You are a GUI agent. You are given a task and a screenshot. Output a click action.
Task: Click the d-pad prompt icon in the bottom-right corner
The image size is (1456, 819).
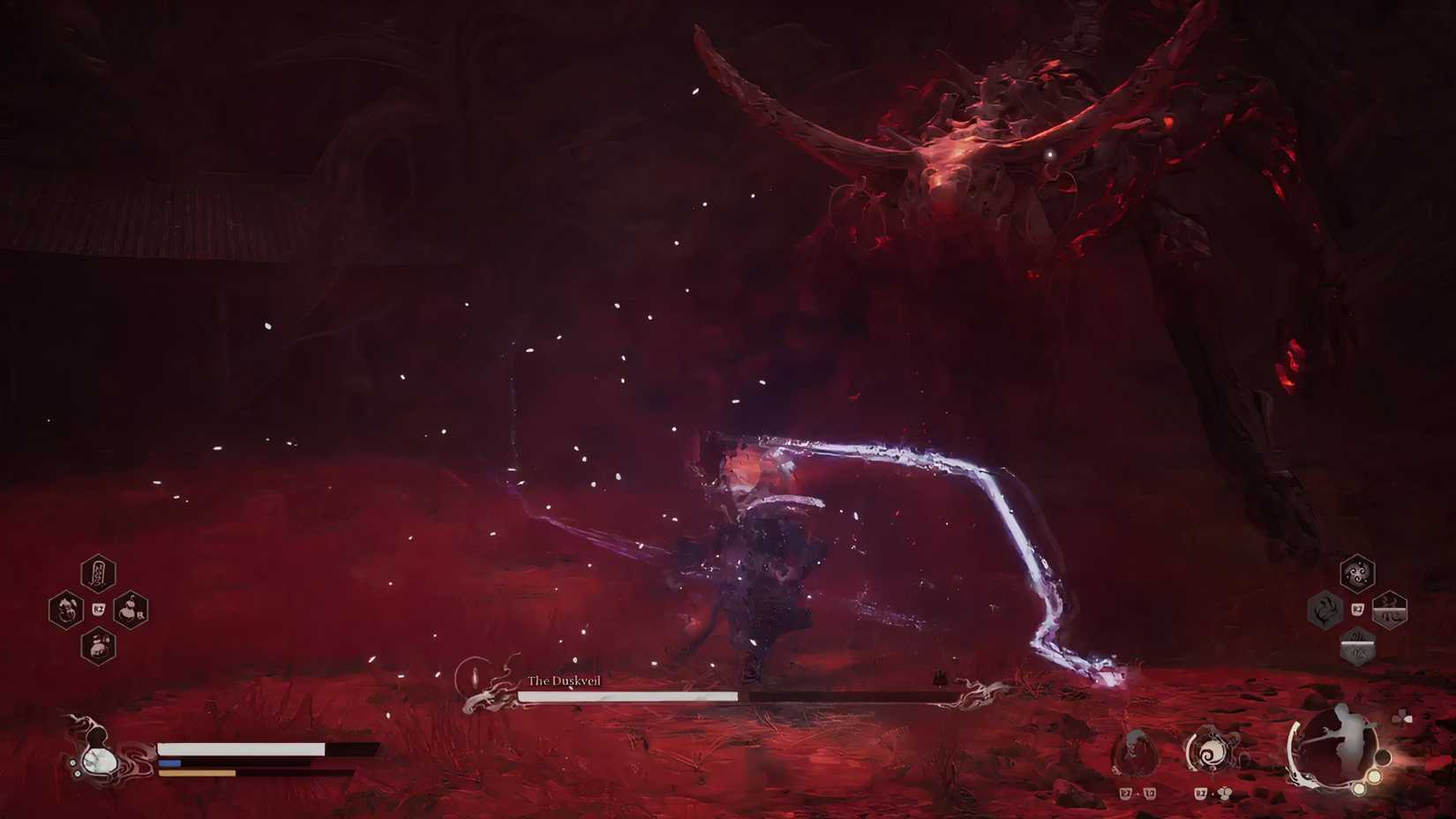(1401, 718)
